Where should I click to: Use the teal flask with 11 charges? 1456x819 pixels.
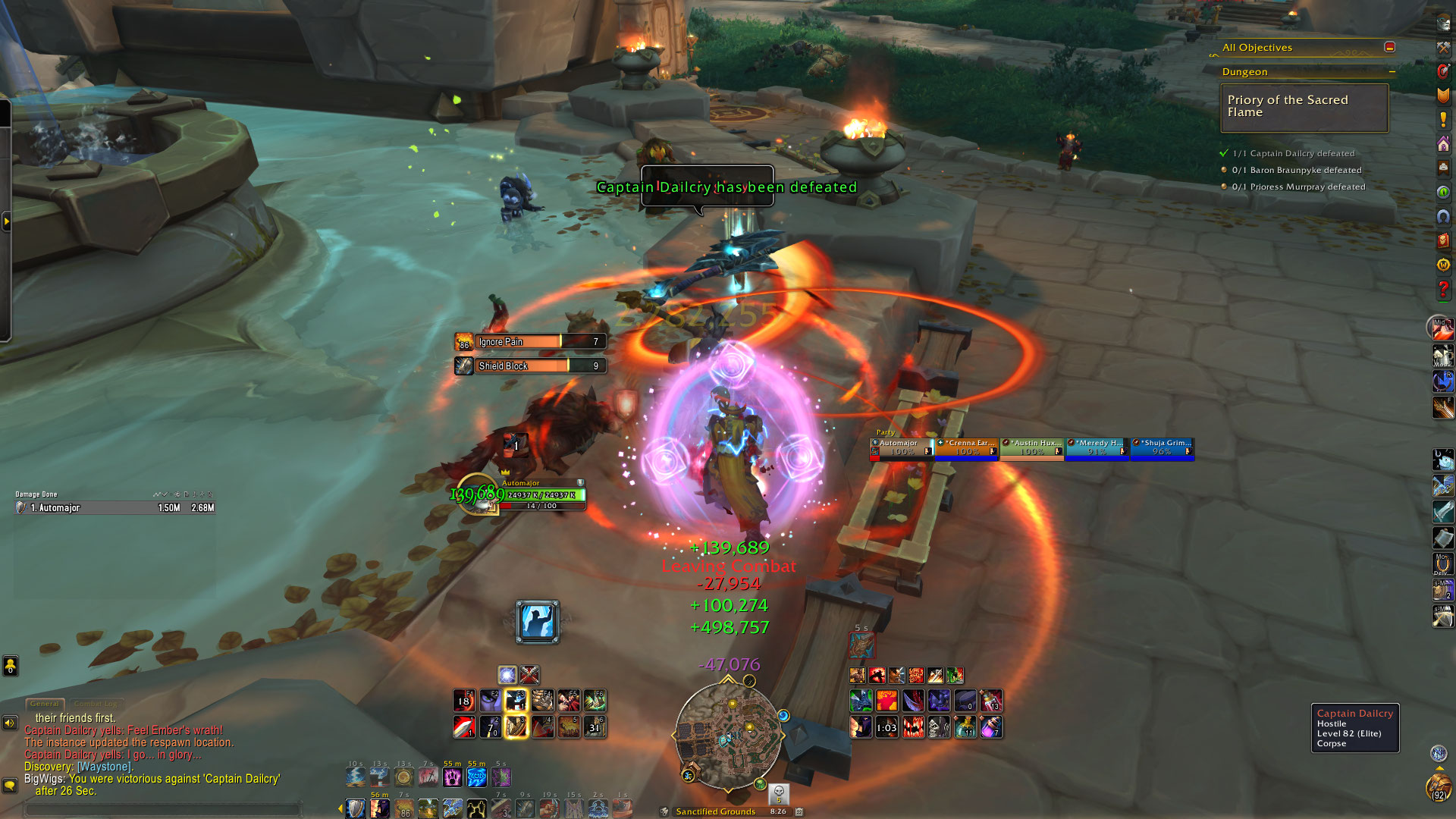point(965,727)
